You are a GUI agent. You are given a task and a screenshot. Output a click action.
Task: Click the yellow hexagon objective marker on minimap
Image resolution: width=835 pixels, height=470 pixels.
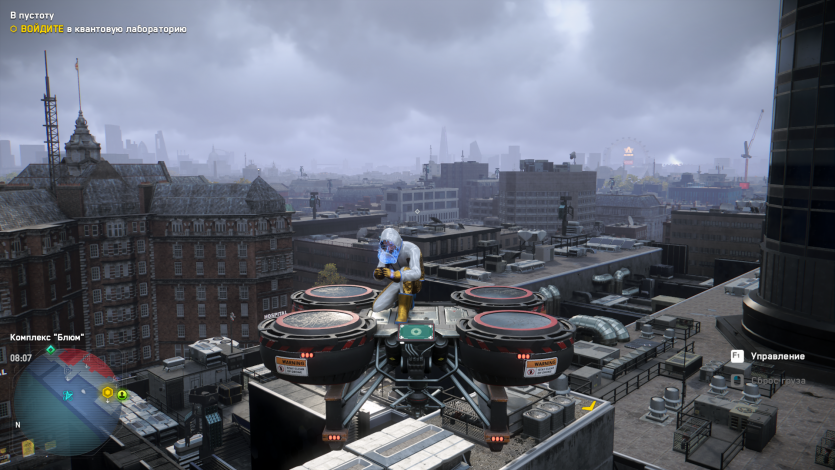107,392
